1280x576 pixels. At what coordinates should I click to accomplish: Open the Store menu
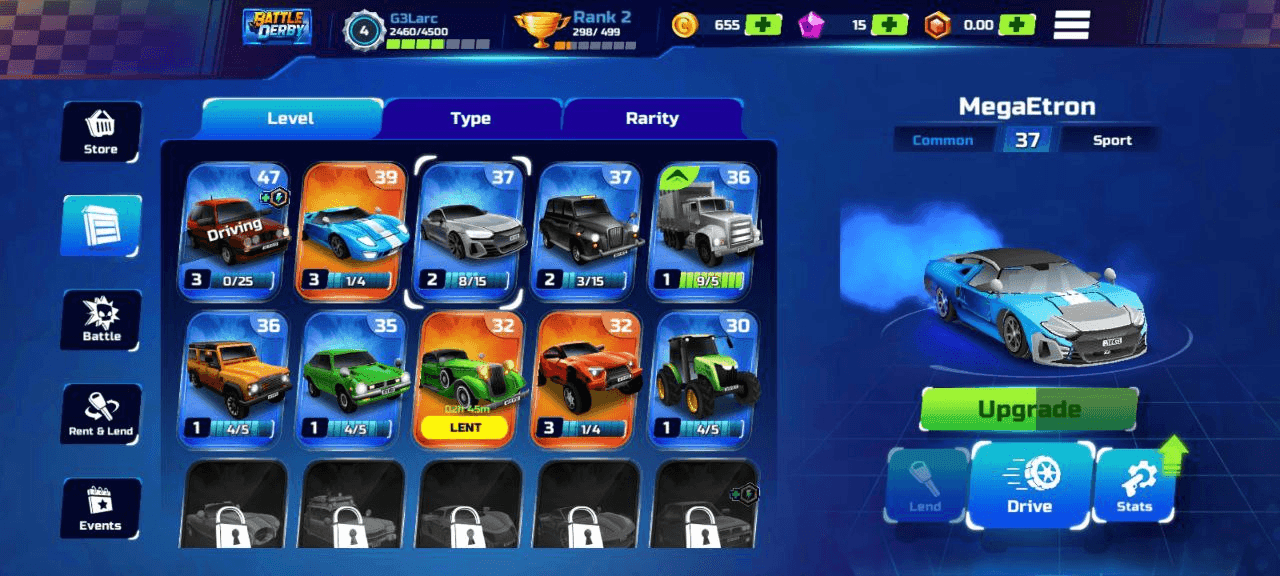(101, 131)
